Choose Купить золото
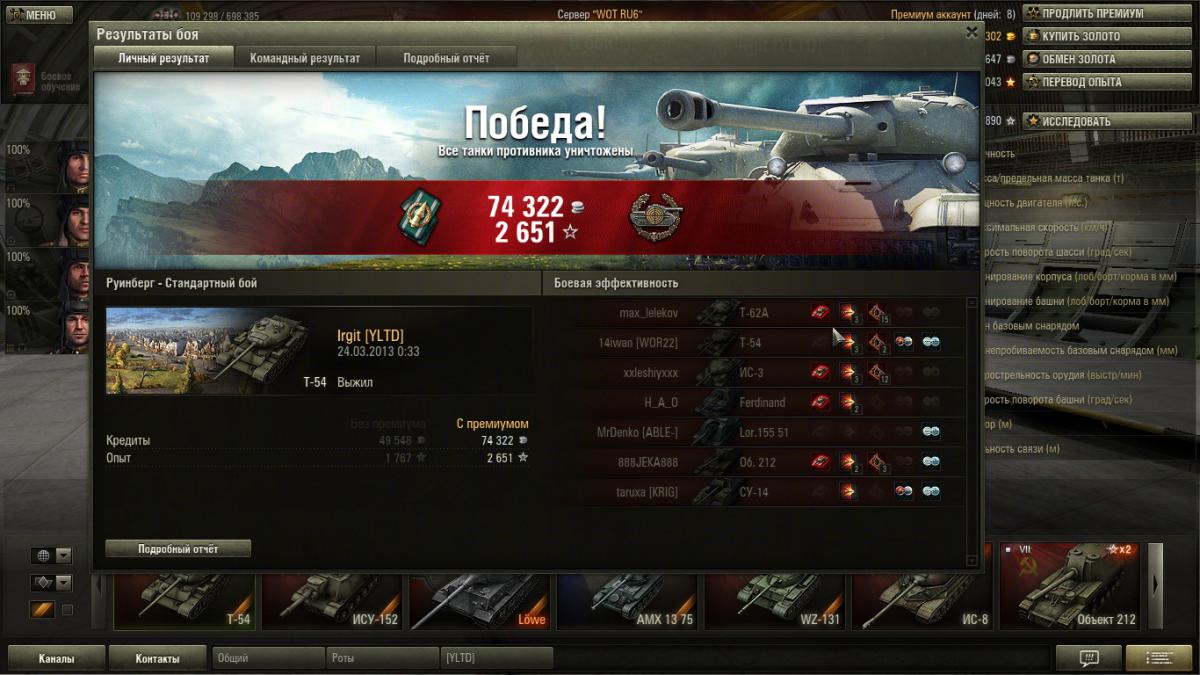 coord(1083,37)
